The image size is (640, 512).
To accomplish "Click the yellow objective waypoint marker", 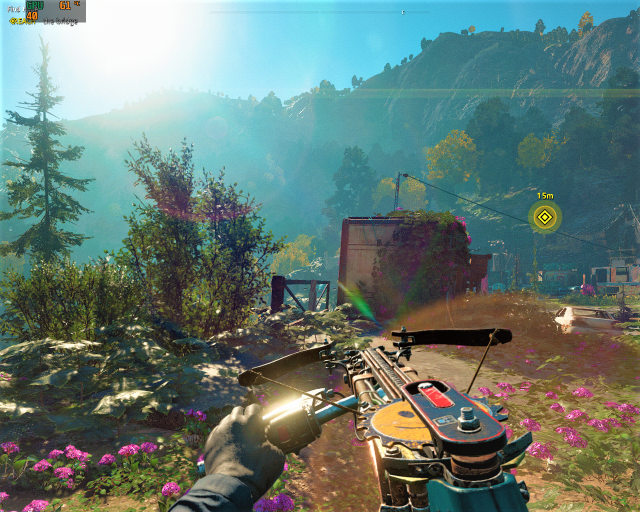I will 544,216.
